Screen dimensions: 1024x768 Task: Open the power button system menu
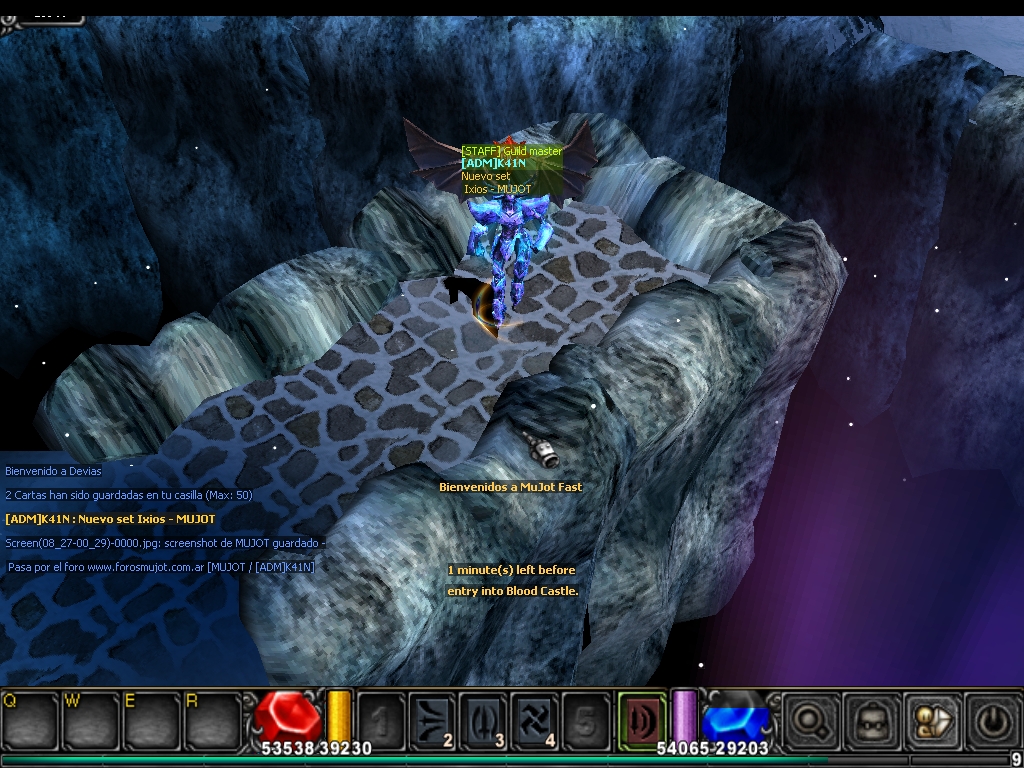992,718
